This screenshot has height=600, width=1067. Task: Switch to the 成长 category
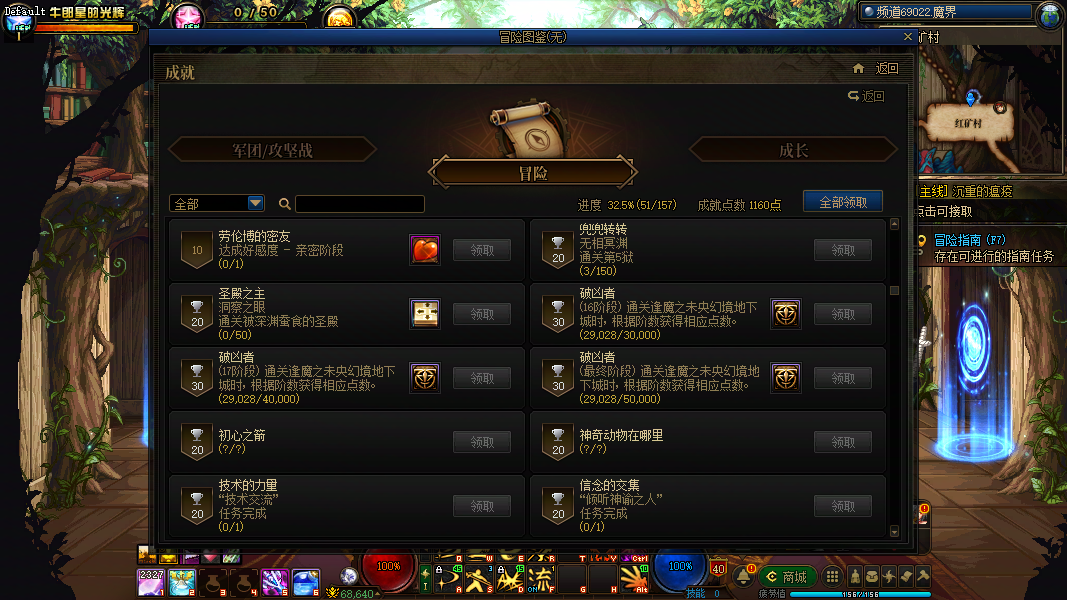[793, 150]
